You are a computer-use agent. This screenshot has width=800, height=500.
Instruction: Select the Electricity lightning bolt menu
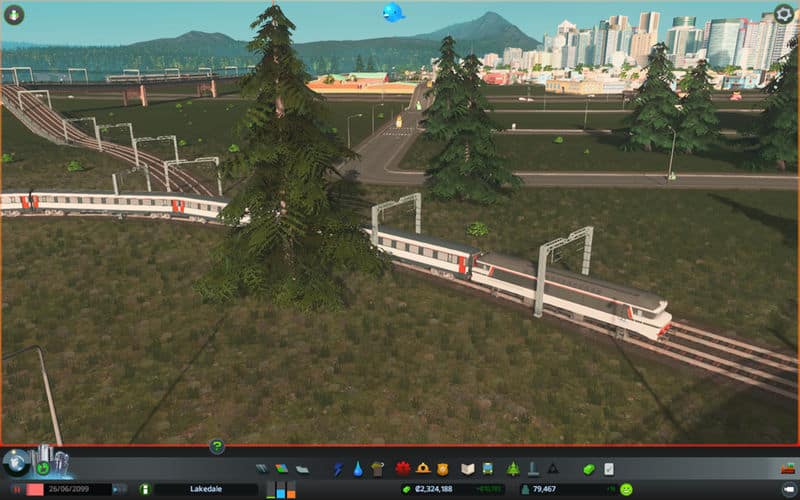pos(337,468)
